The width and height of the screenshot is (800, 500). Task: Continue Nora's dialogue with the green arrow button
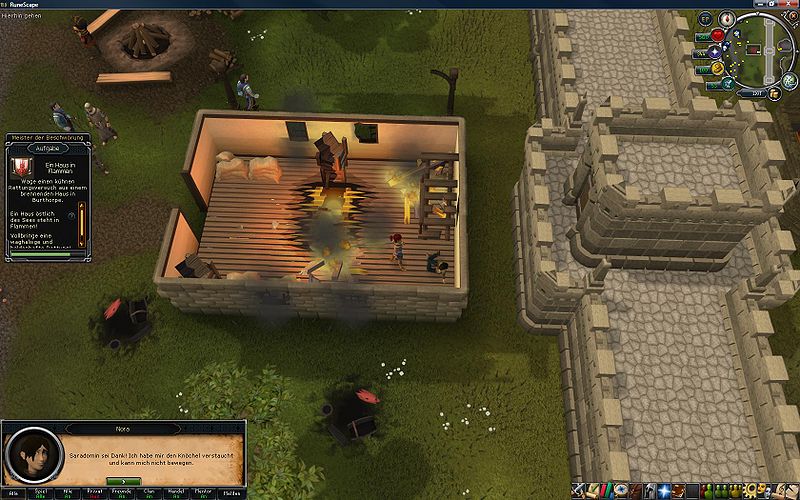[123, 480]
